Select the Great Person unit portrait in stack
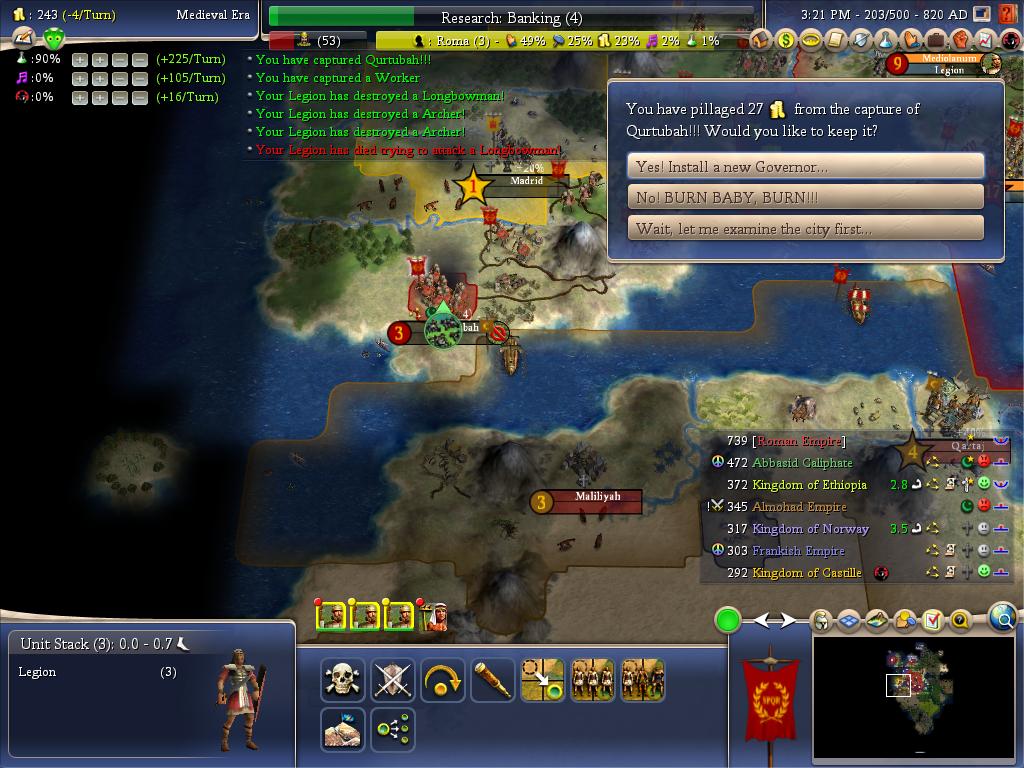The height and width of the screenshot is (768, 1024). [434, 616]
